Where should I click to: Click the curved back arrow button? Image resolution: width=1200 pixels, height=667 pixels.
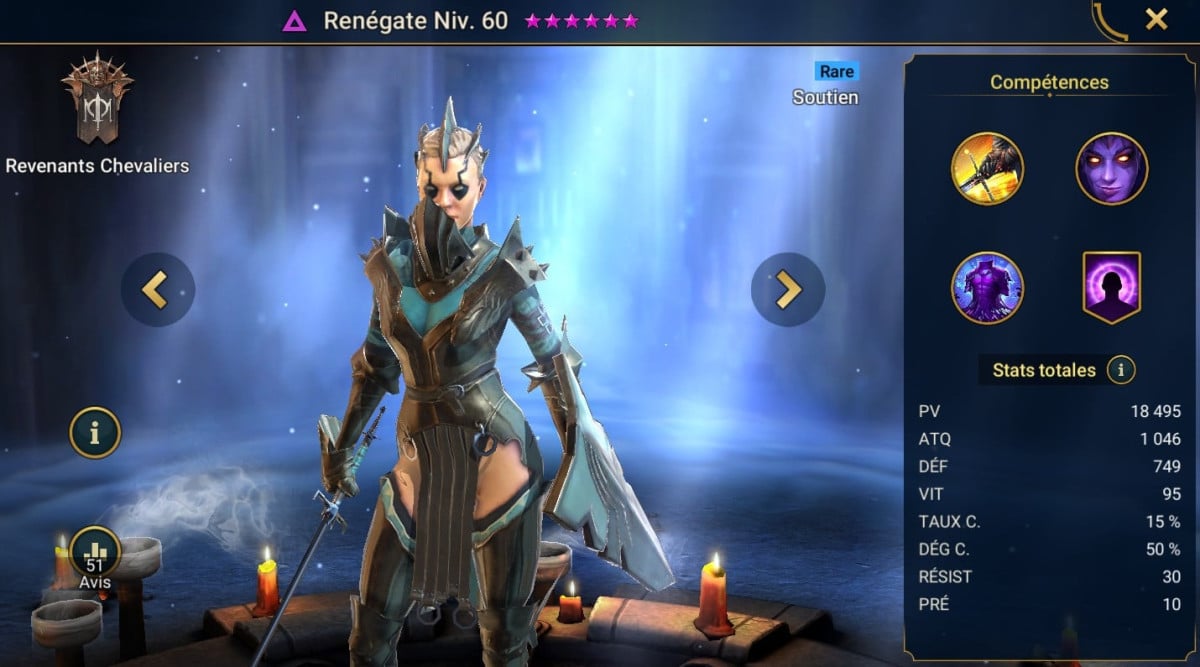[x=1107, y=20]
